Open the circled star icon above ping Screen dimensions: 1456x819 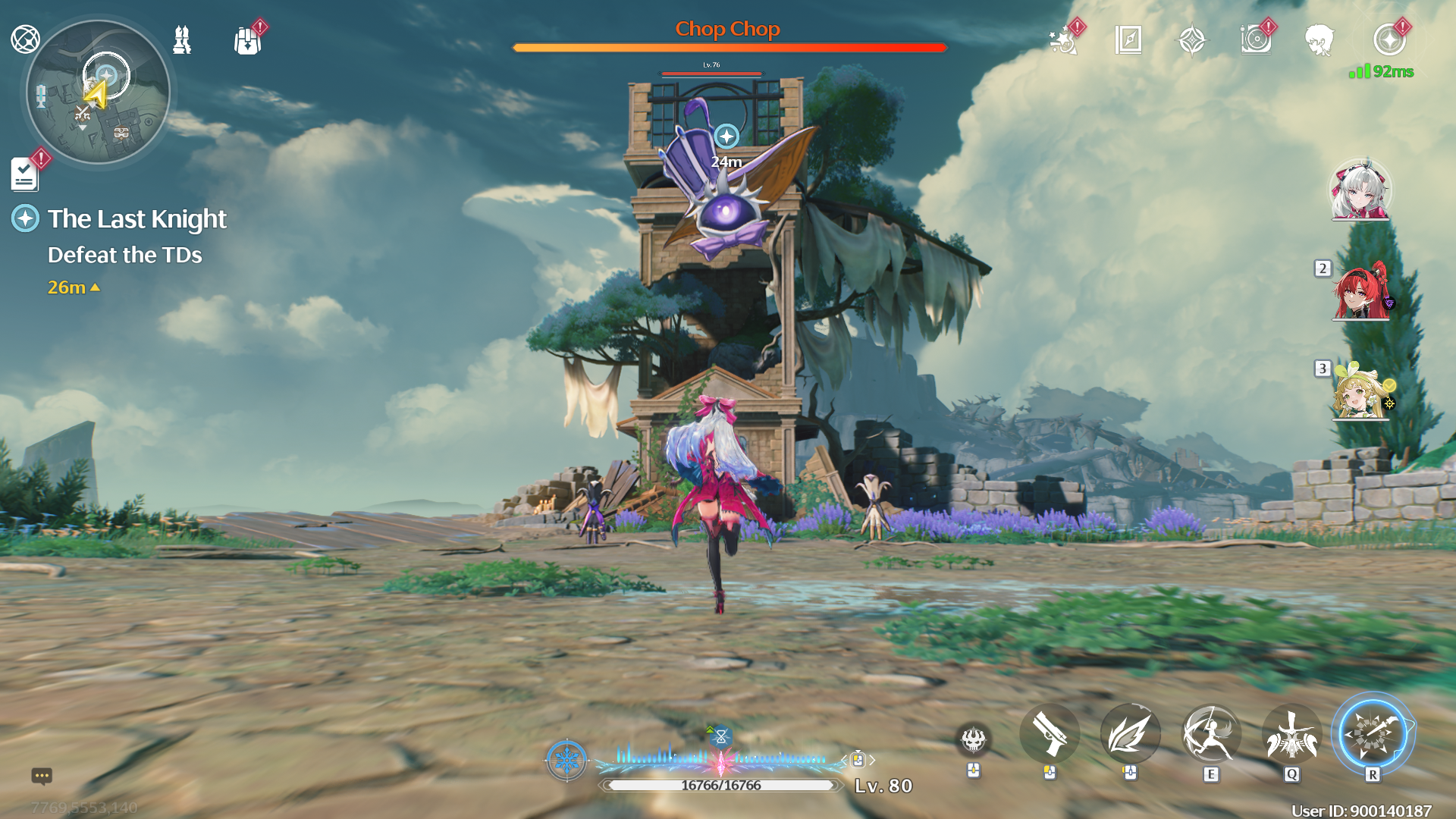coord(1389,40)
